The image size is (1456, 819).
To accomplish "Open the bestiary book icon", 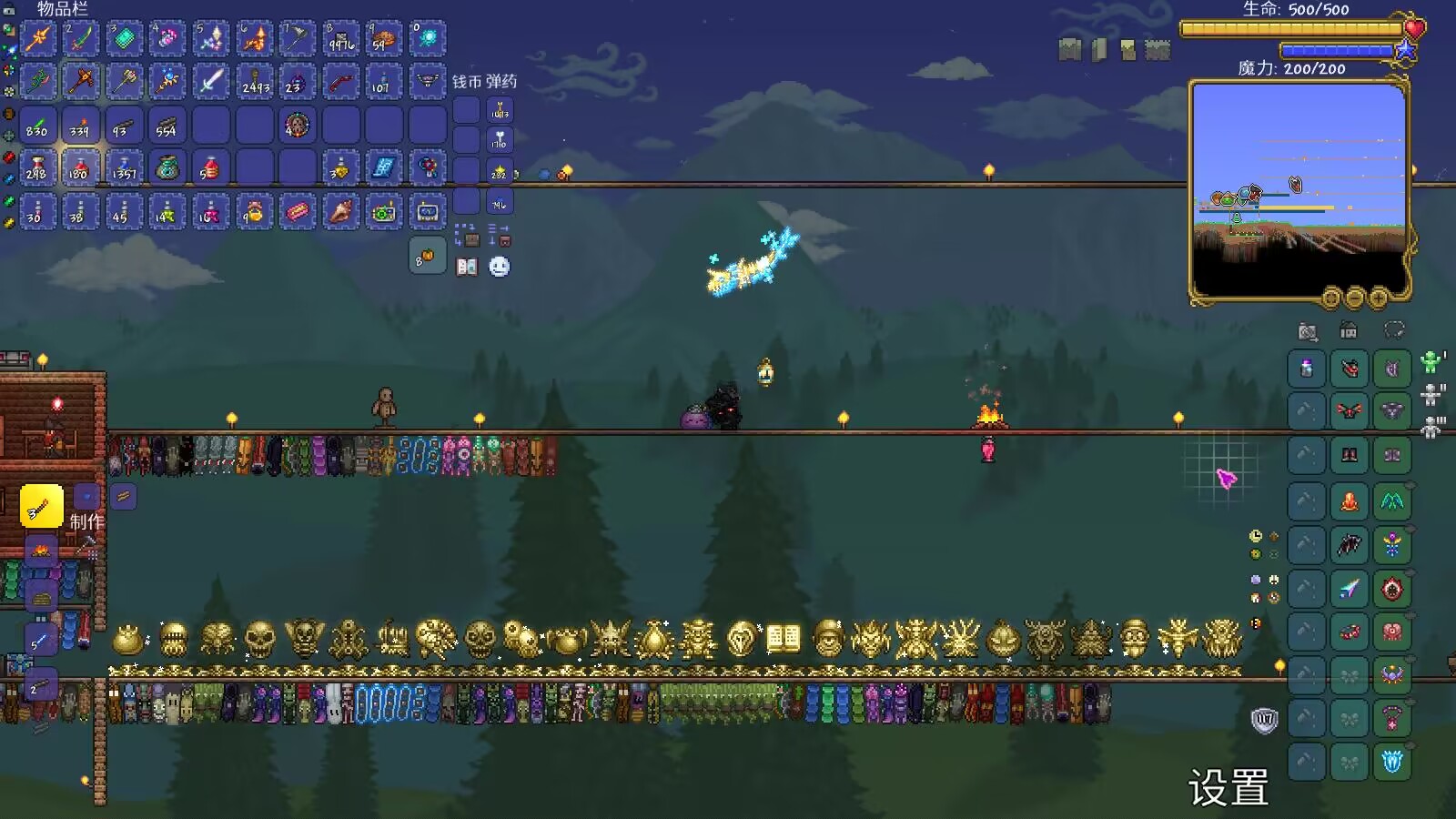I will coord(467,267).
